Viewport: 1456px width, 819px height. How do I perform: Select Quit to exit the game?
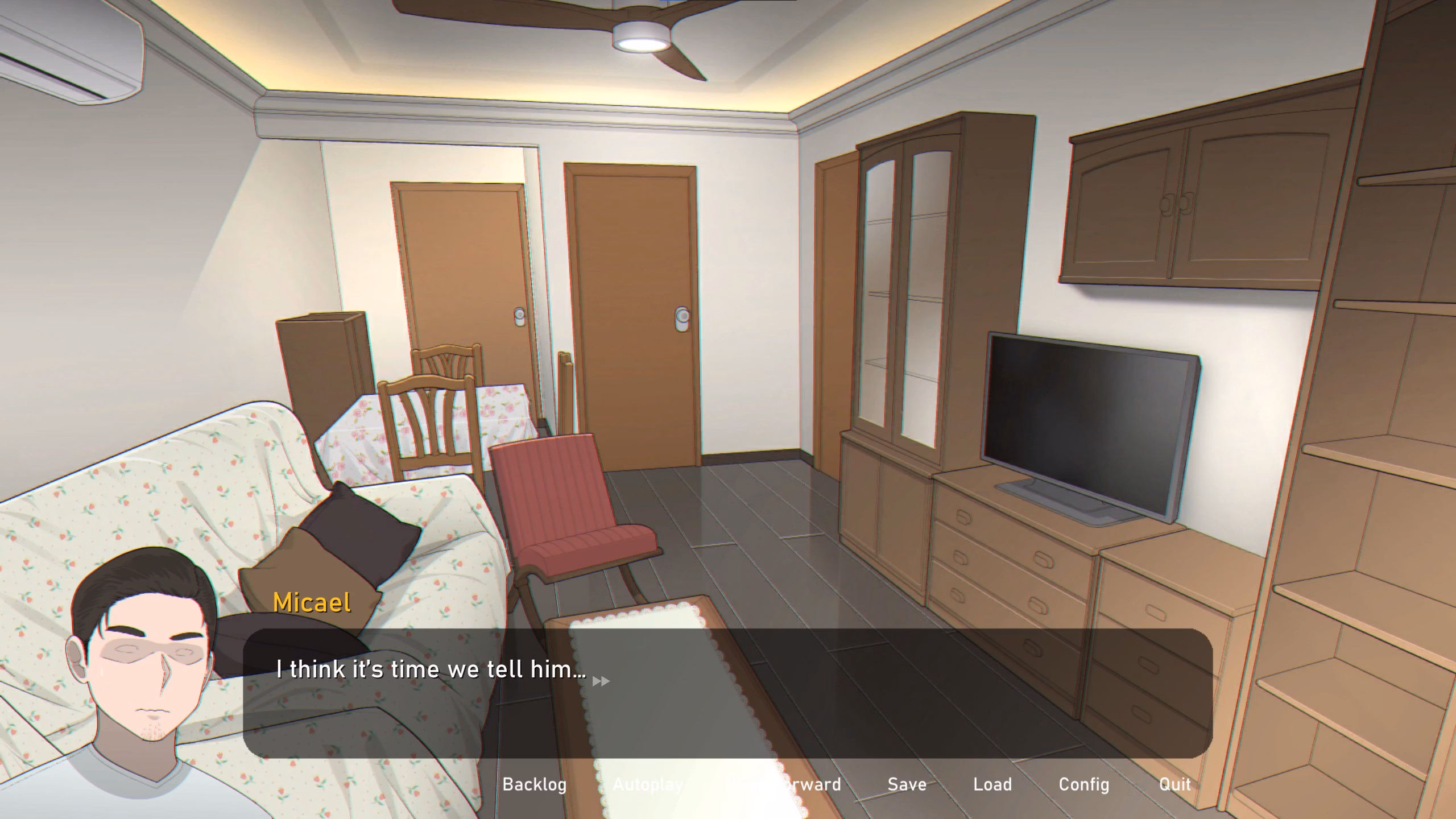[1174, 784]
